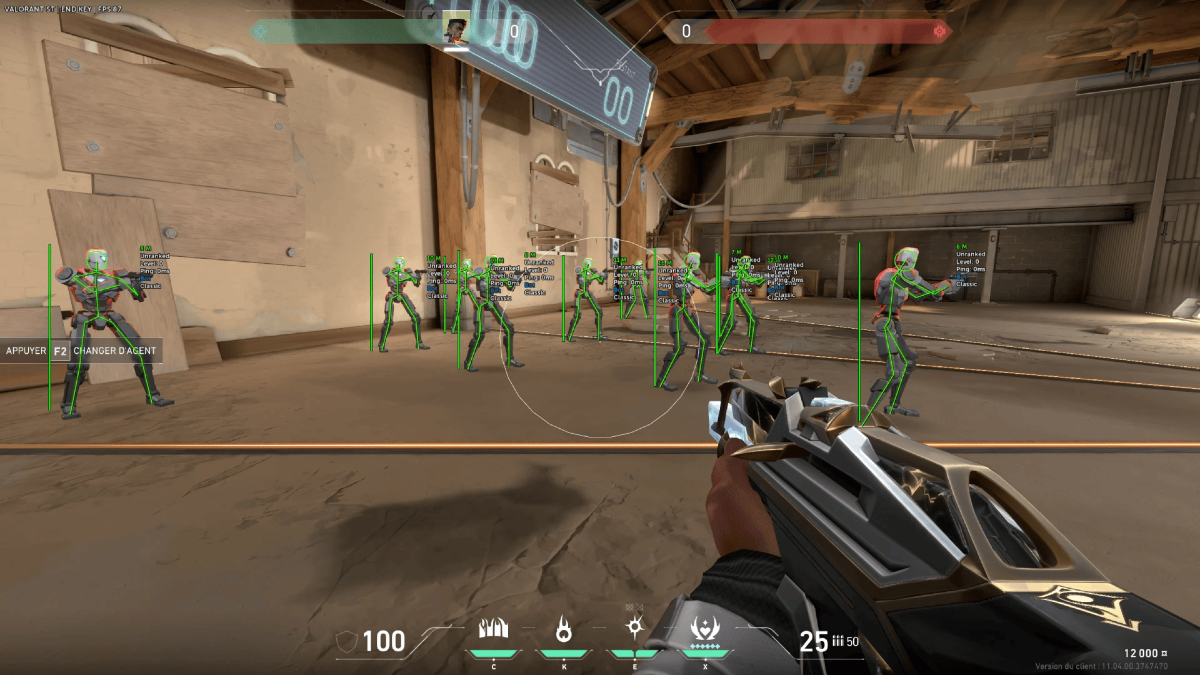Activate the Run It Back ultimate
This screenshot has width=1200, height=675.
[x=706, y=630]
